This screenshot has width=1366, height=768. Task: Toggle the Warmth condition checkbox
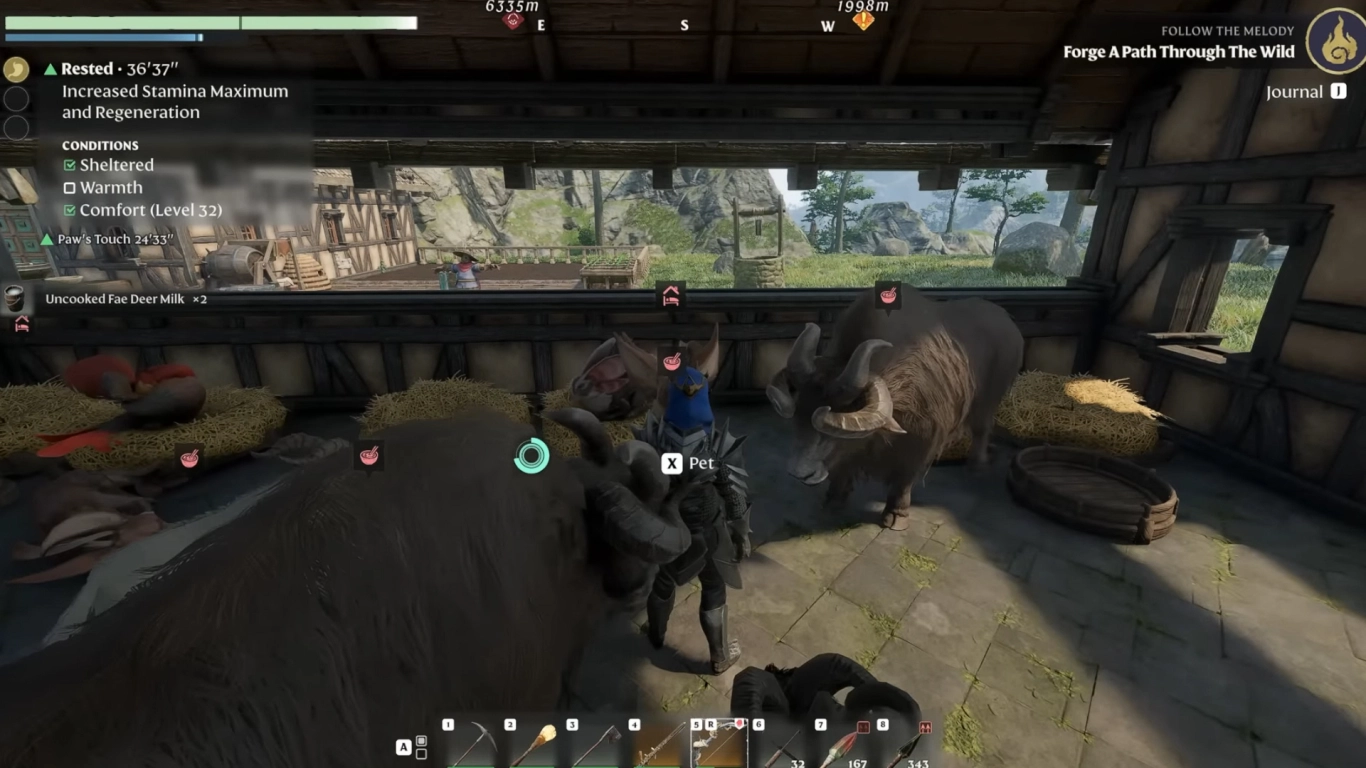point(70,188)
